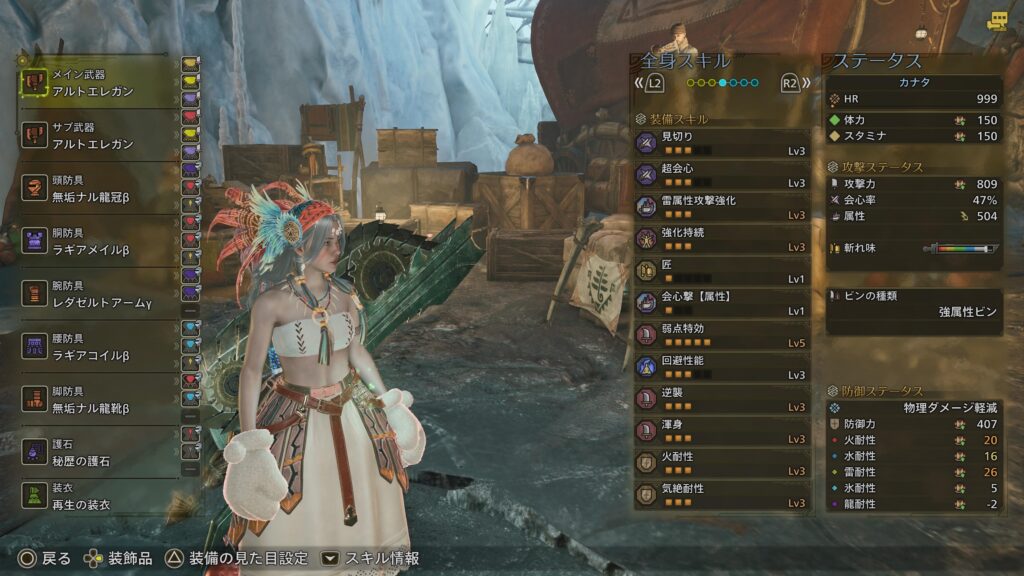This screenshot has height=576, width=1024.
Task: Click the 雷属性攻撃強化 skill entry
Action: pos(722,207)
